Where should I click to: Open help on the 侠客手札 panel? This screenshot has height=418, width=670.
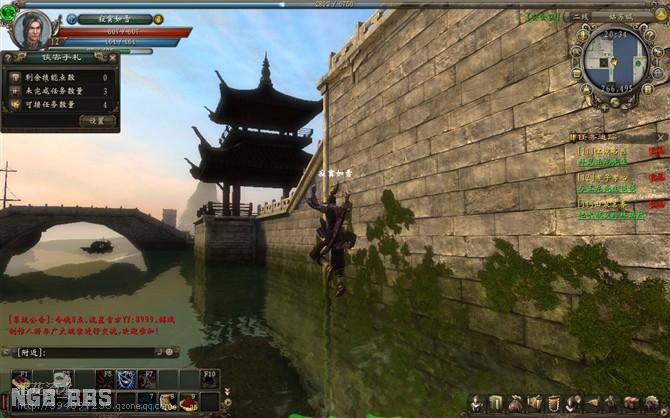[x=8, y=57]
